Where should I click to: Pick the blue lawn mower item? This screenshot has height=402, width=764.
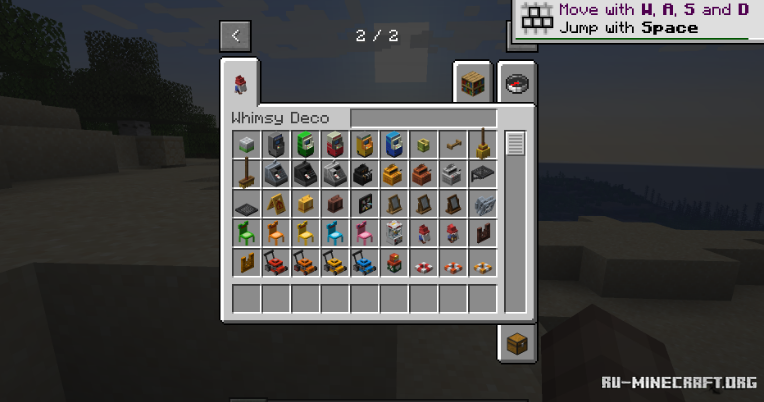coord(364,264)
